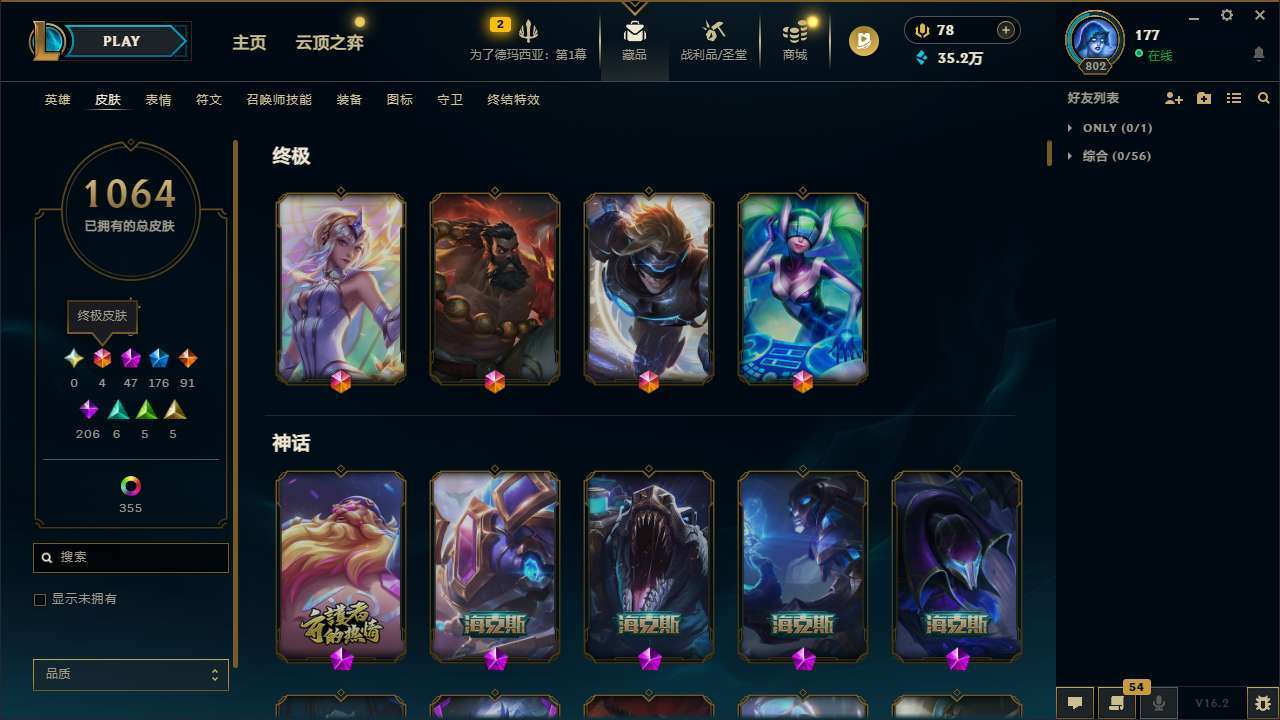Toggle the microphone icon in bottom bar

tap(1158, 701)
